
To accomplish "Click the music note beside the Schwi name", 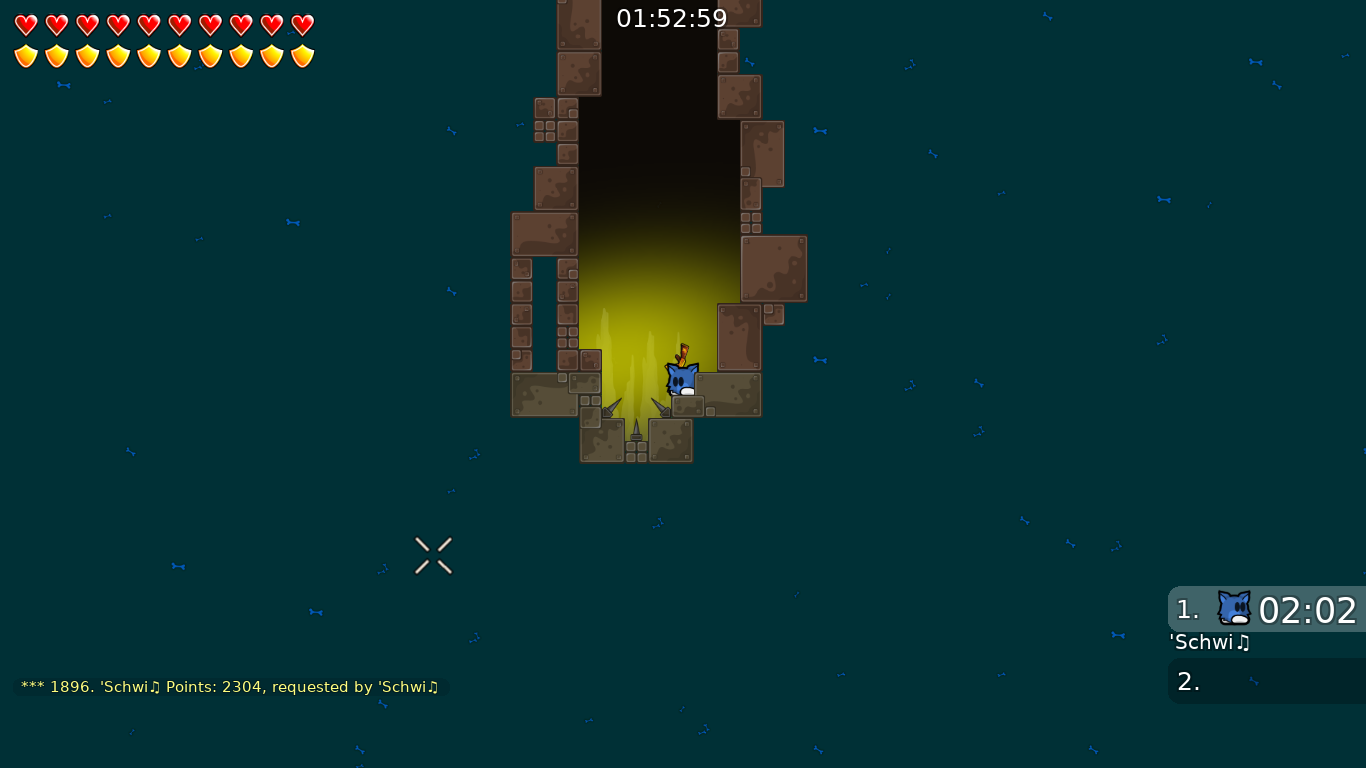I will click(1243, 643).
